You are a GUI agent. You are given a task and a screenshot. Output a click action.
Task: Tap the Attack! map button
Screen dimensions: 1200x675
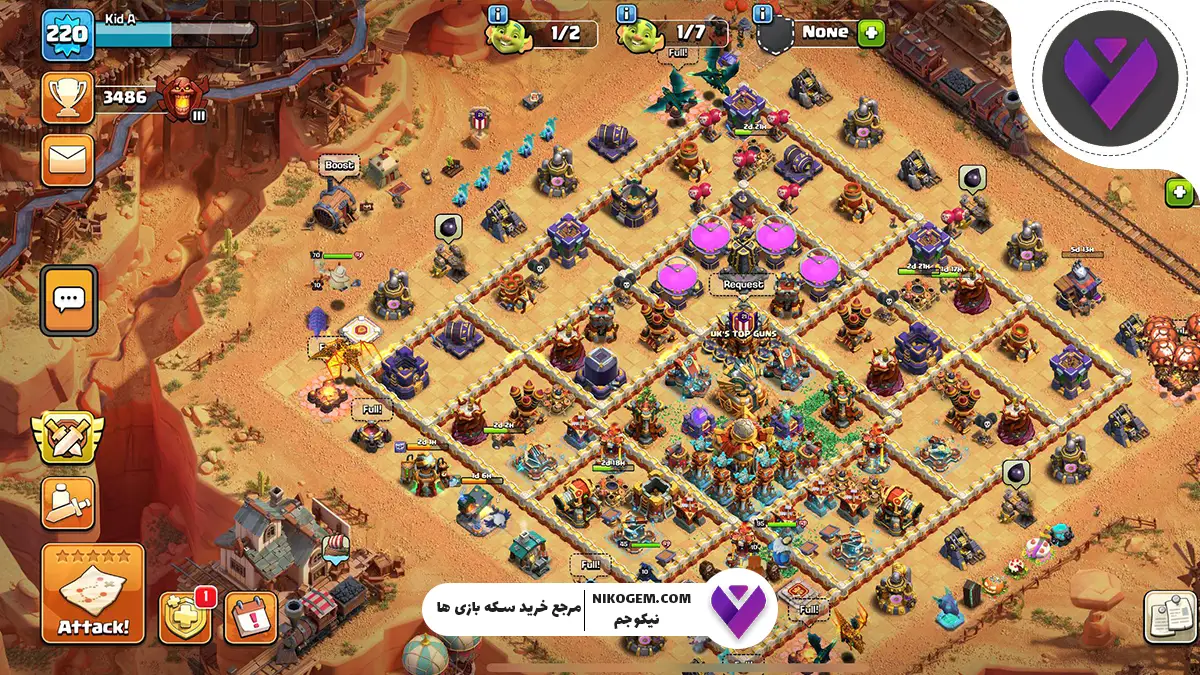coord(93,594)
